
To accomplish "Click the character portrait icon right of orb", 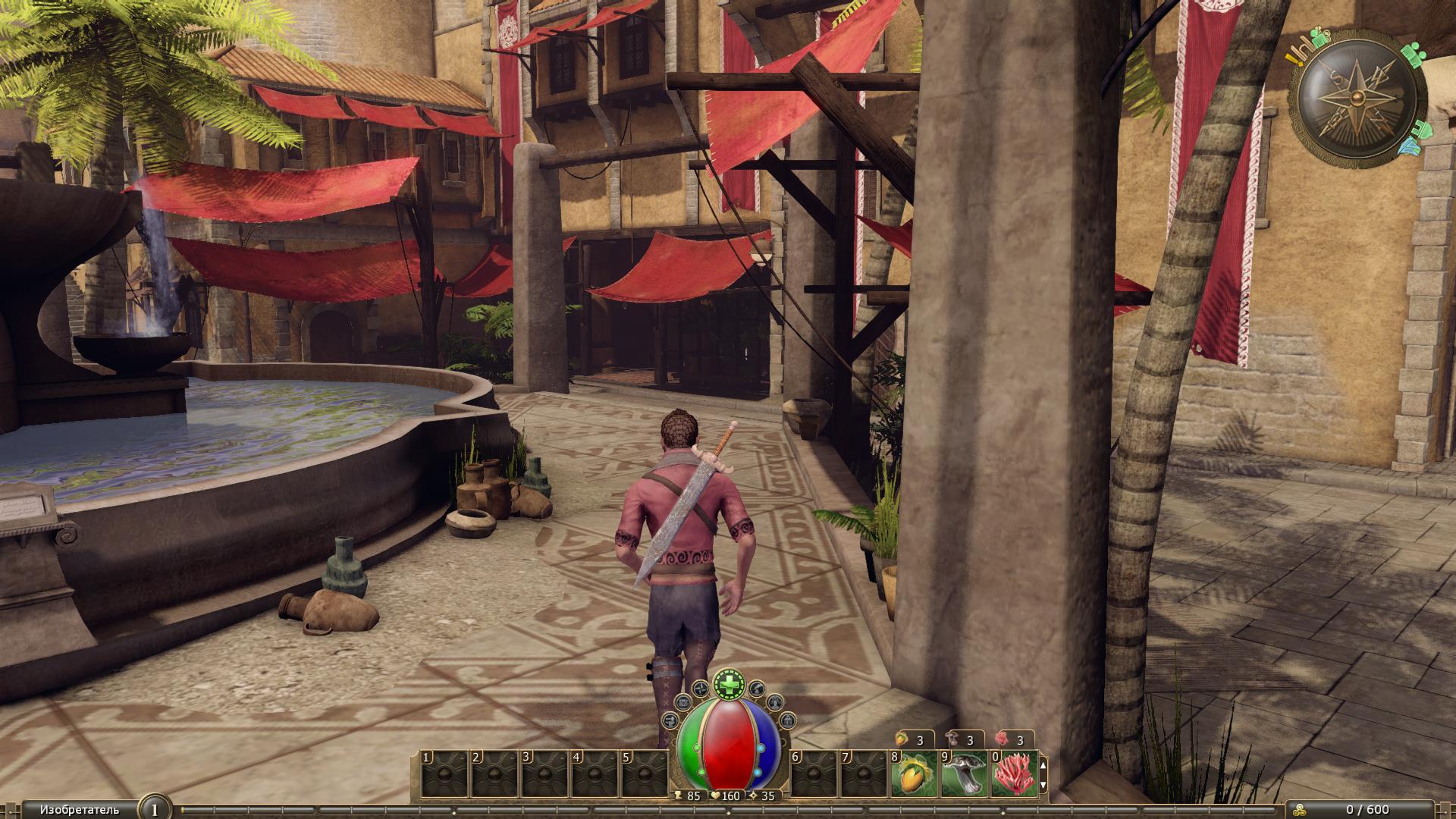I will 776,702.
